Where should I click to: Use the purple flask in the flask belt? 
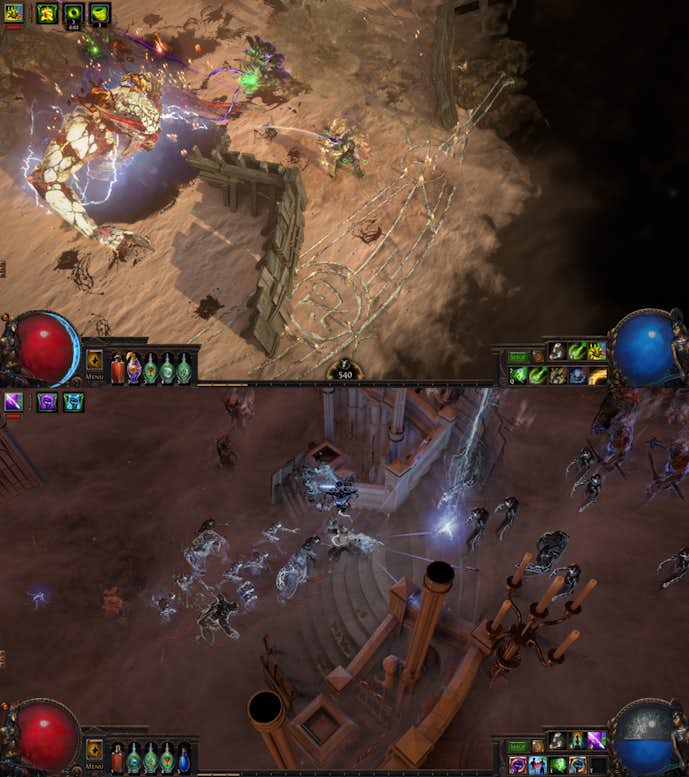pos(134,368)
